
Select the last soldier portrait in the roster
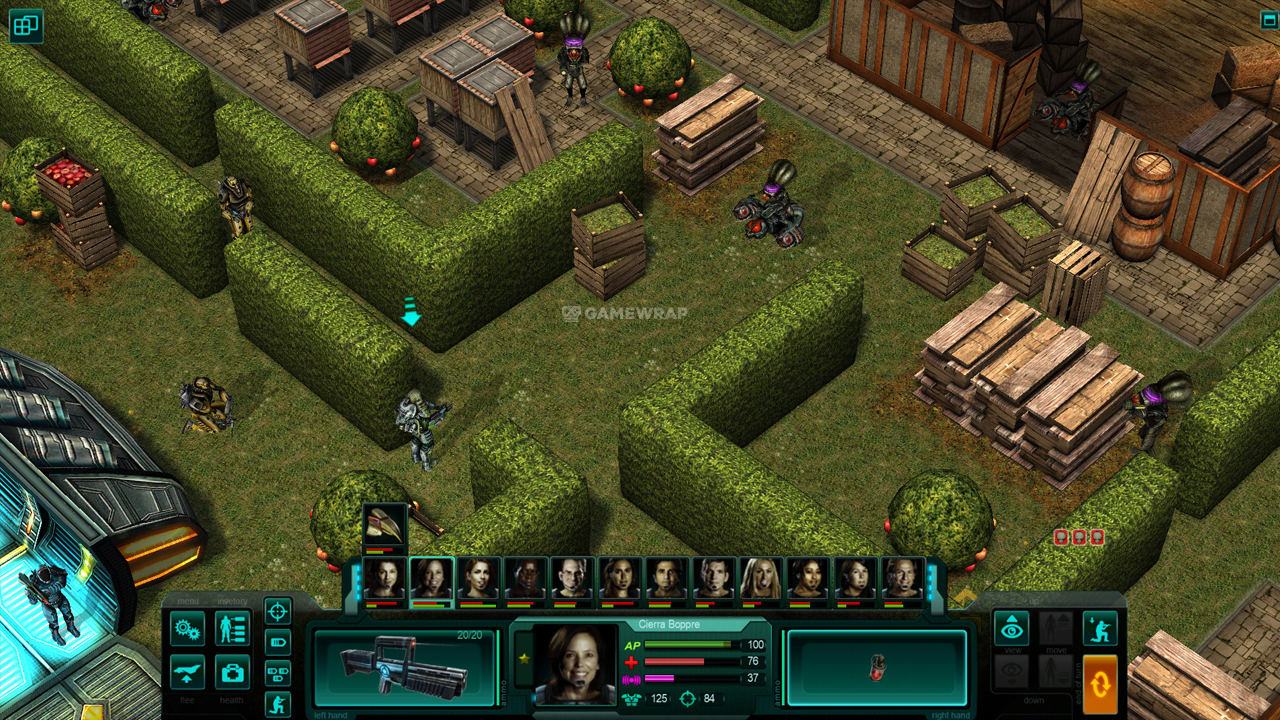coord(902,578)
